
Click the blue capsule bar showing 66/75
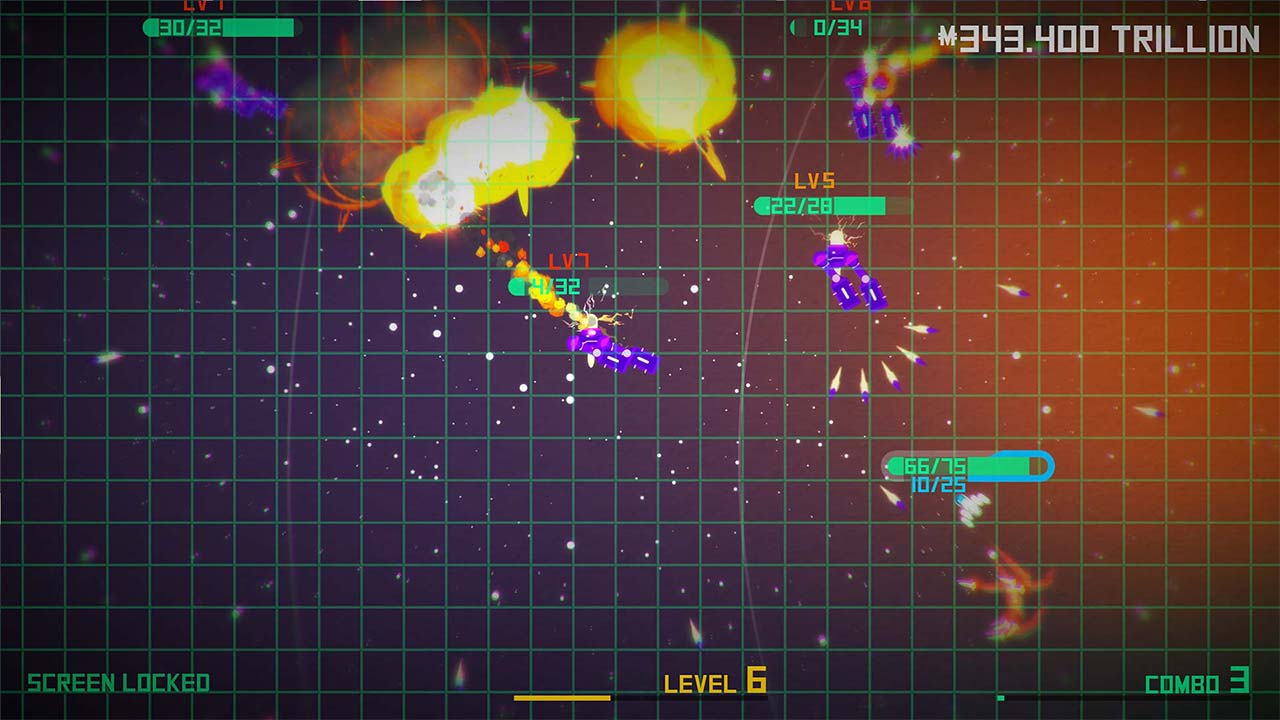(x=960, y=464)
